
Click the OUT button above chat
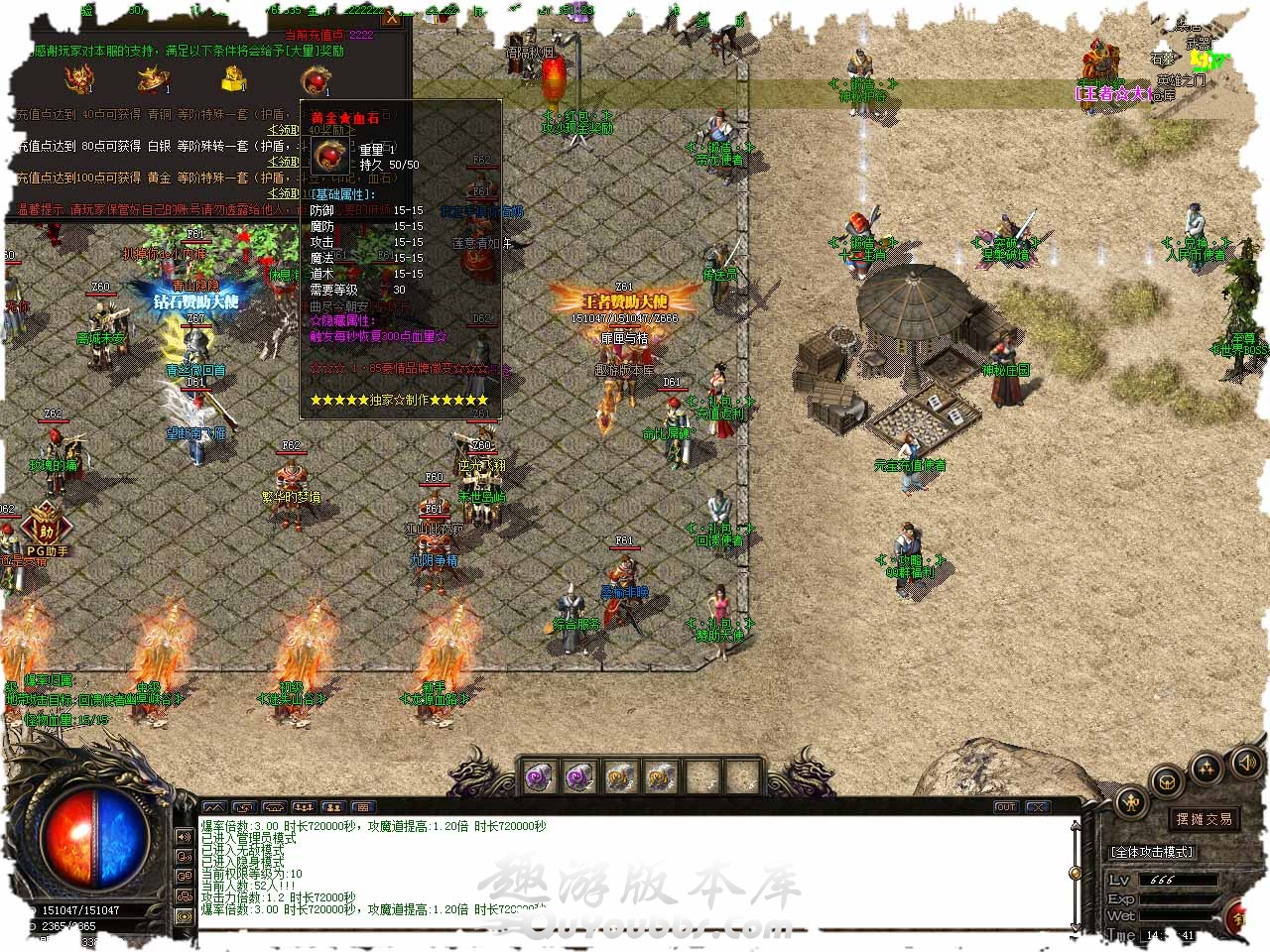(1006, 807)
